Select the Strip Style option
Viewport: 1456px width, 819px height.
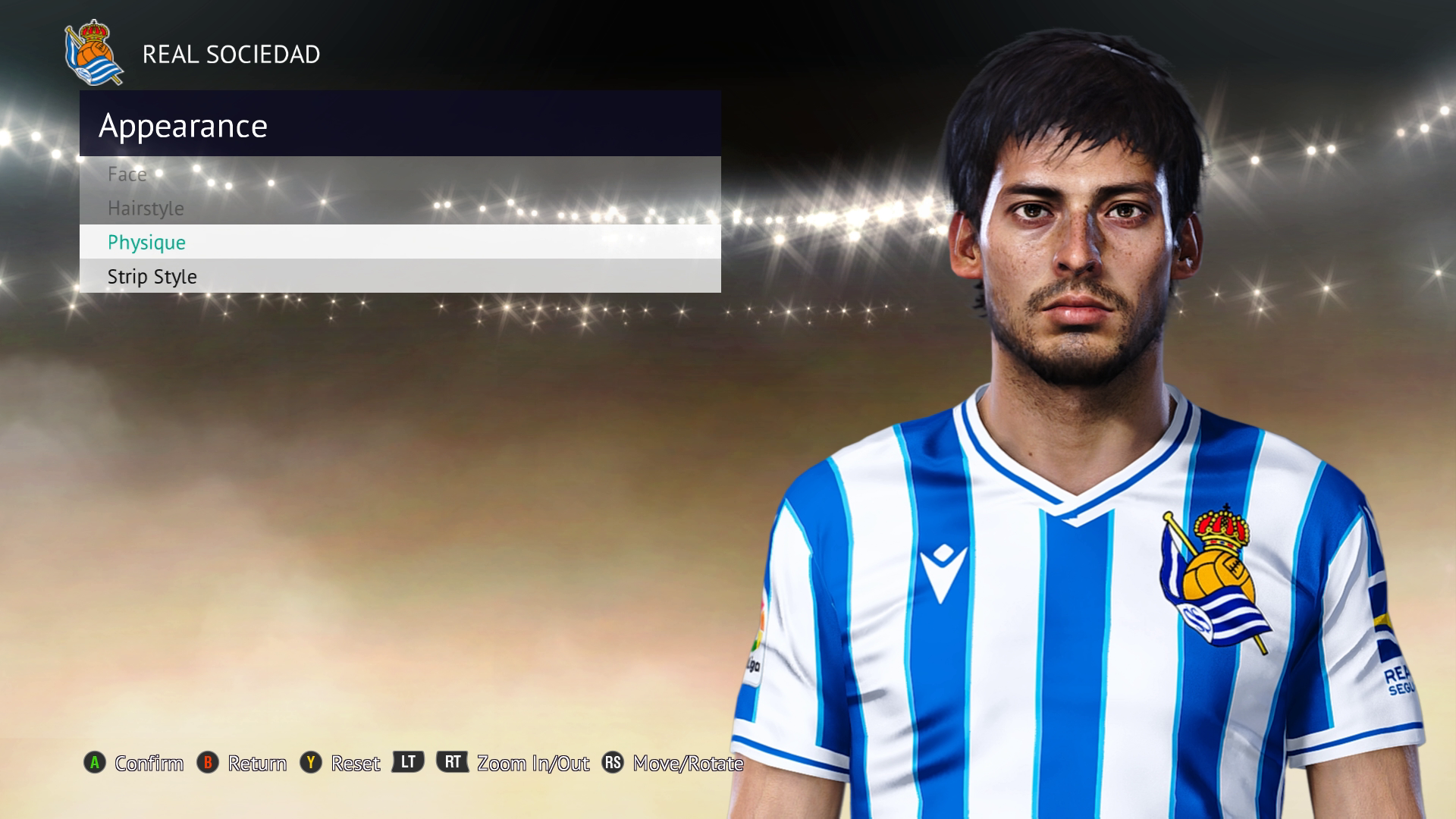151,276
